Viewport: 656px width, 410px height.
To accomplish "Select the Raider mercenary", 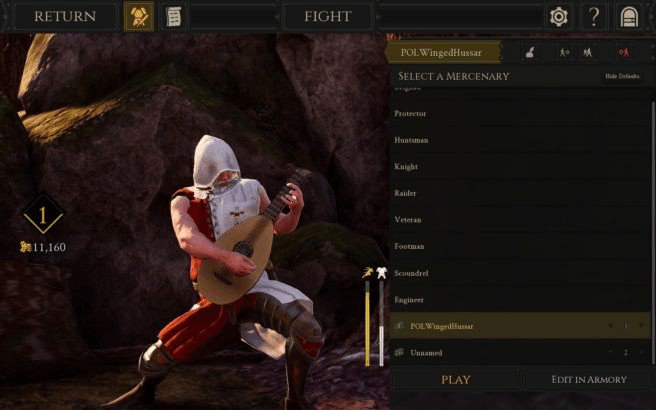I will pos(406,193).
